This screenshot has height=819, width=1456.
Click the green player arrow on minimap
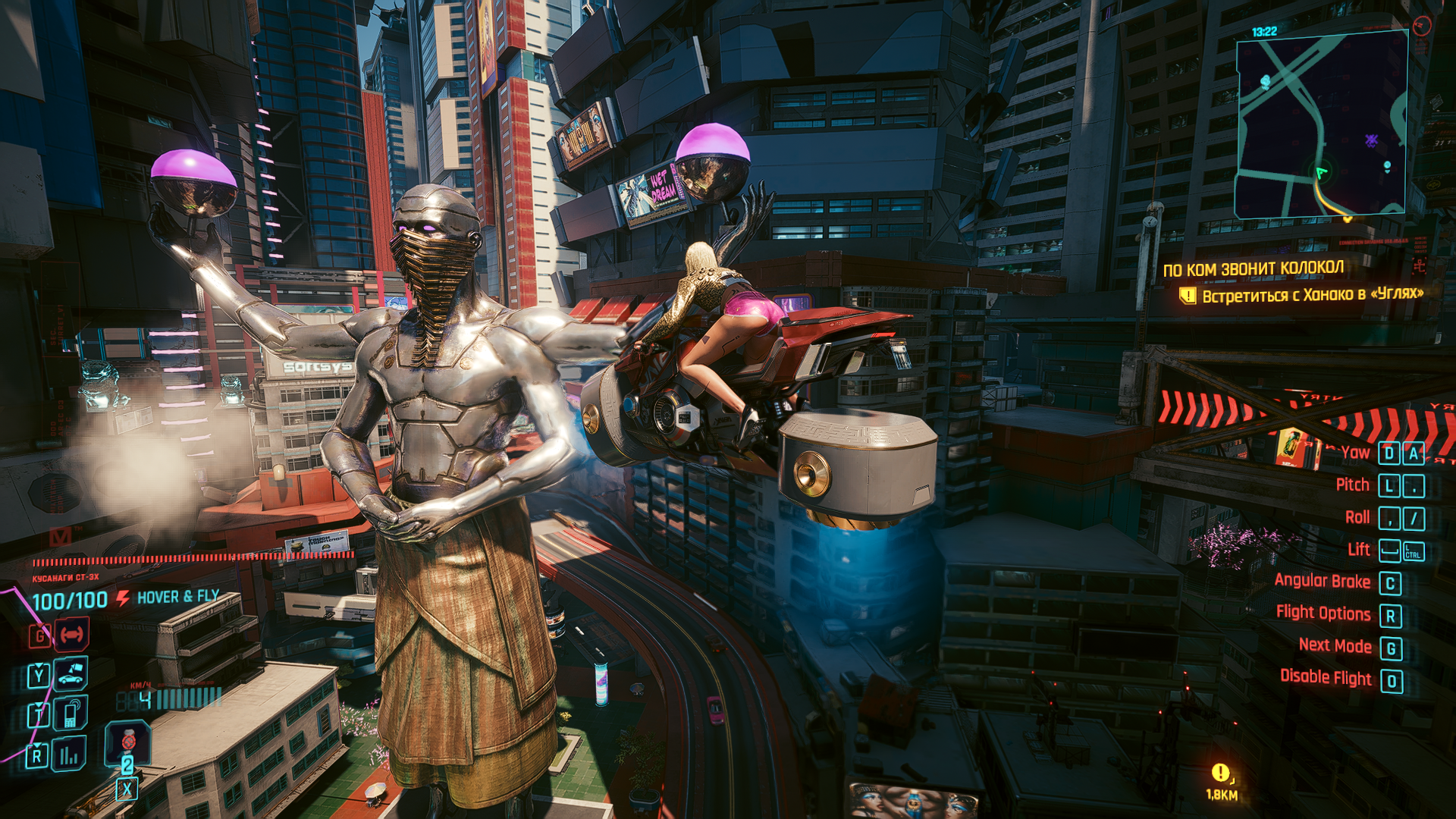[1322, 172]
